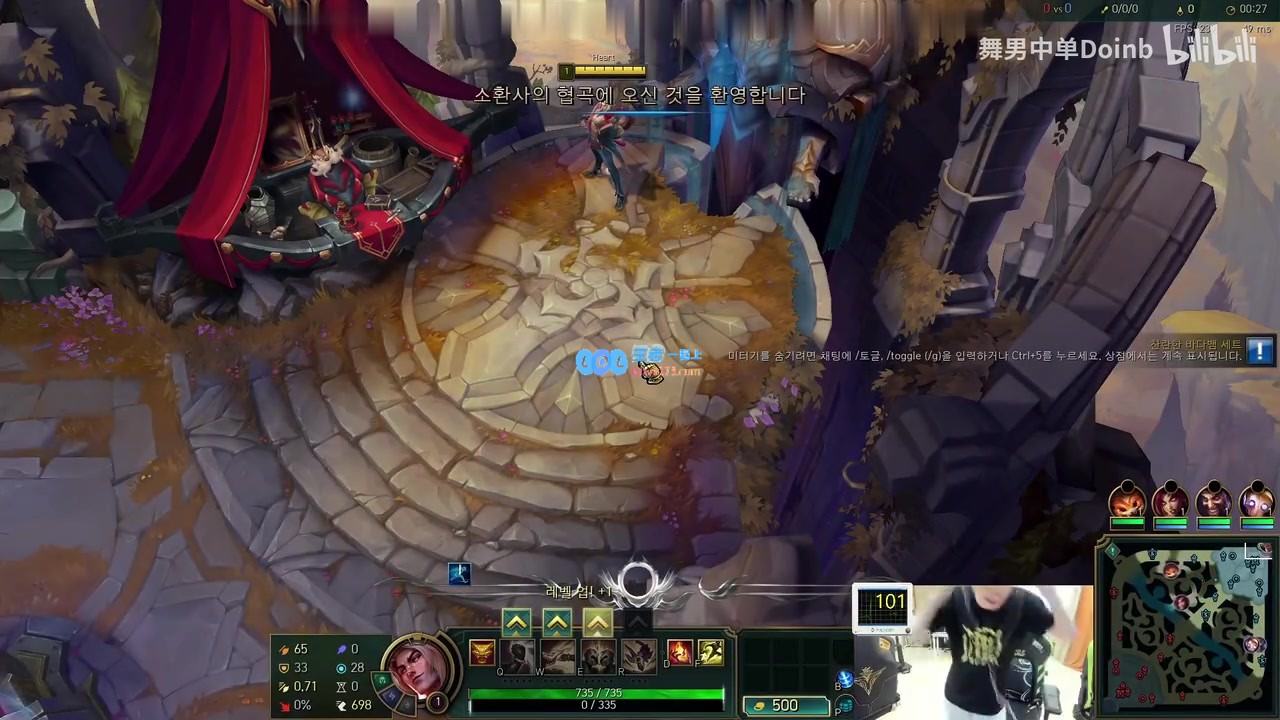The height and width of the screenshot is (720, 1280).
Task: Select the W ability icon
Action: (x=558, y=656)
